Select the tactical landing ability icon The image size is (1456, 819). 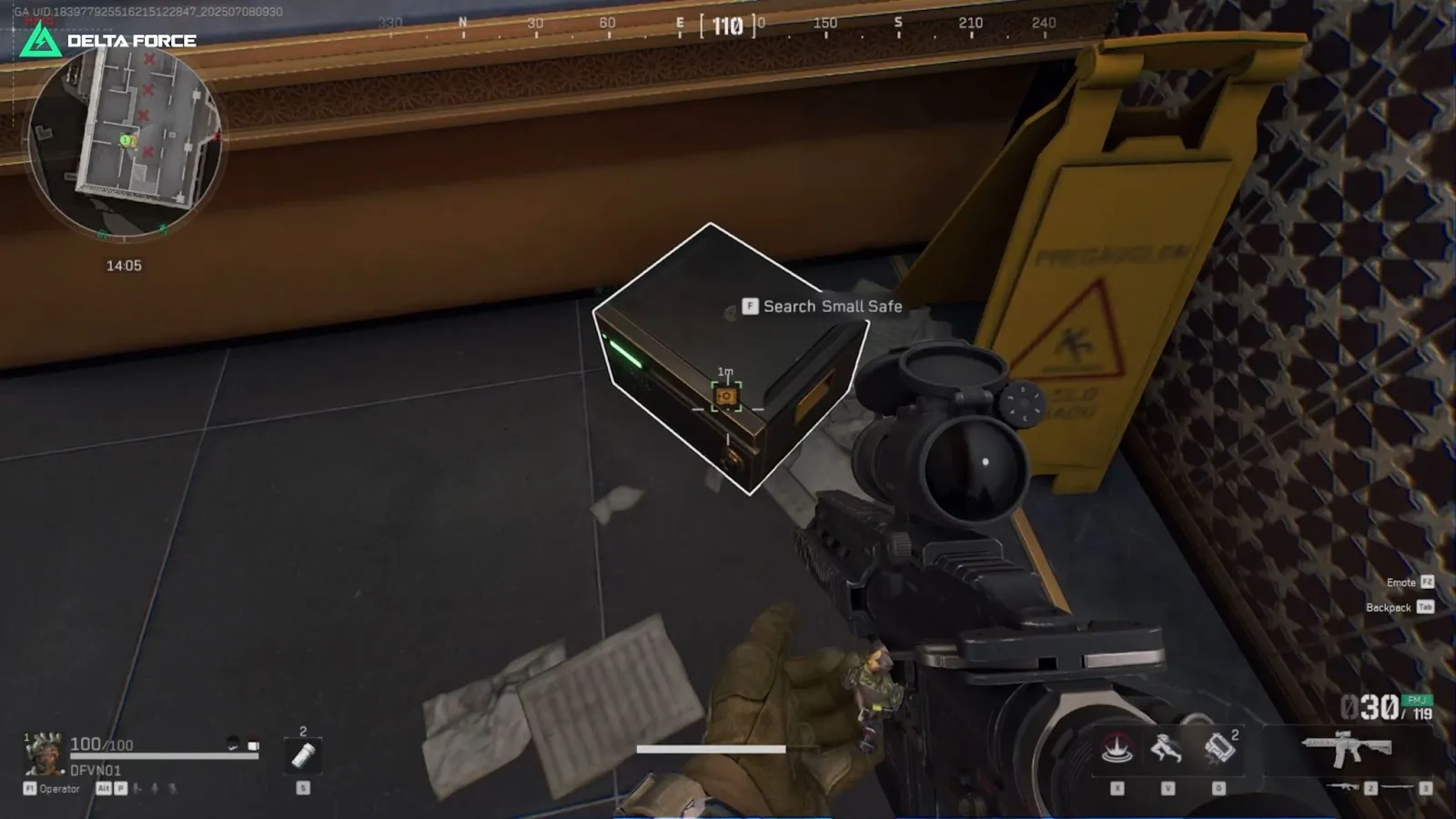tap(1115, 746)
